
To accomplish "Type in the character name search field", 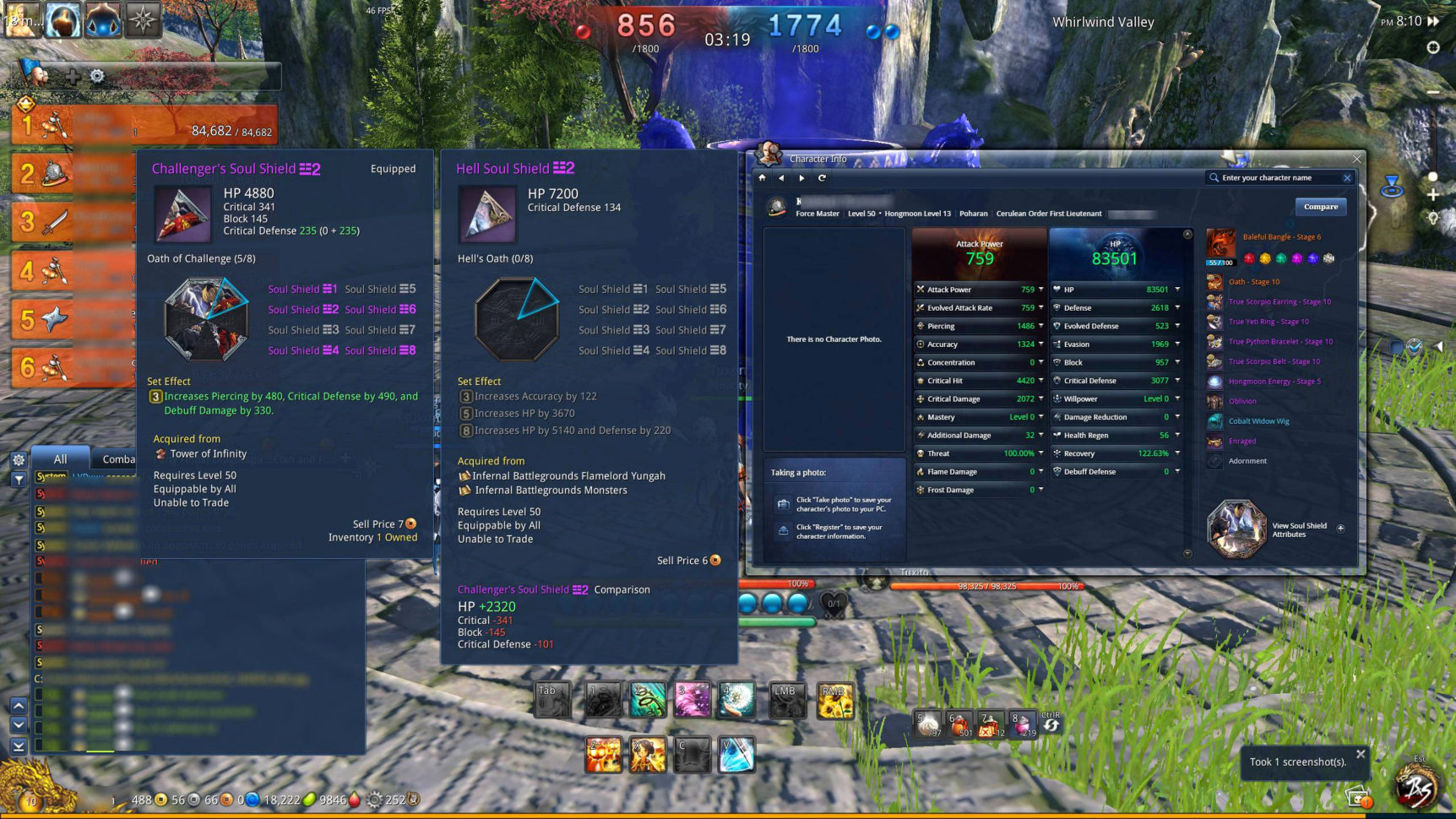I will tap(1277, 178).
